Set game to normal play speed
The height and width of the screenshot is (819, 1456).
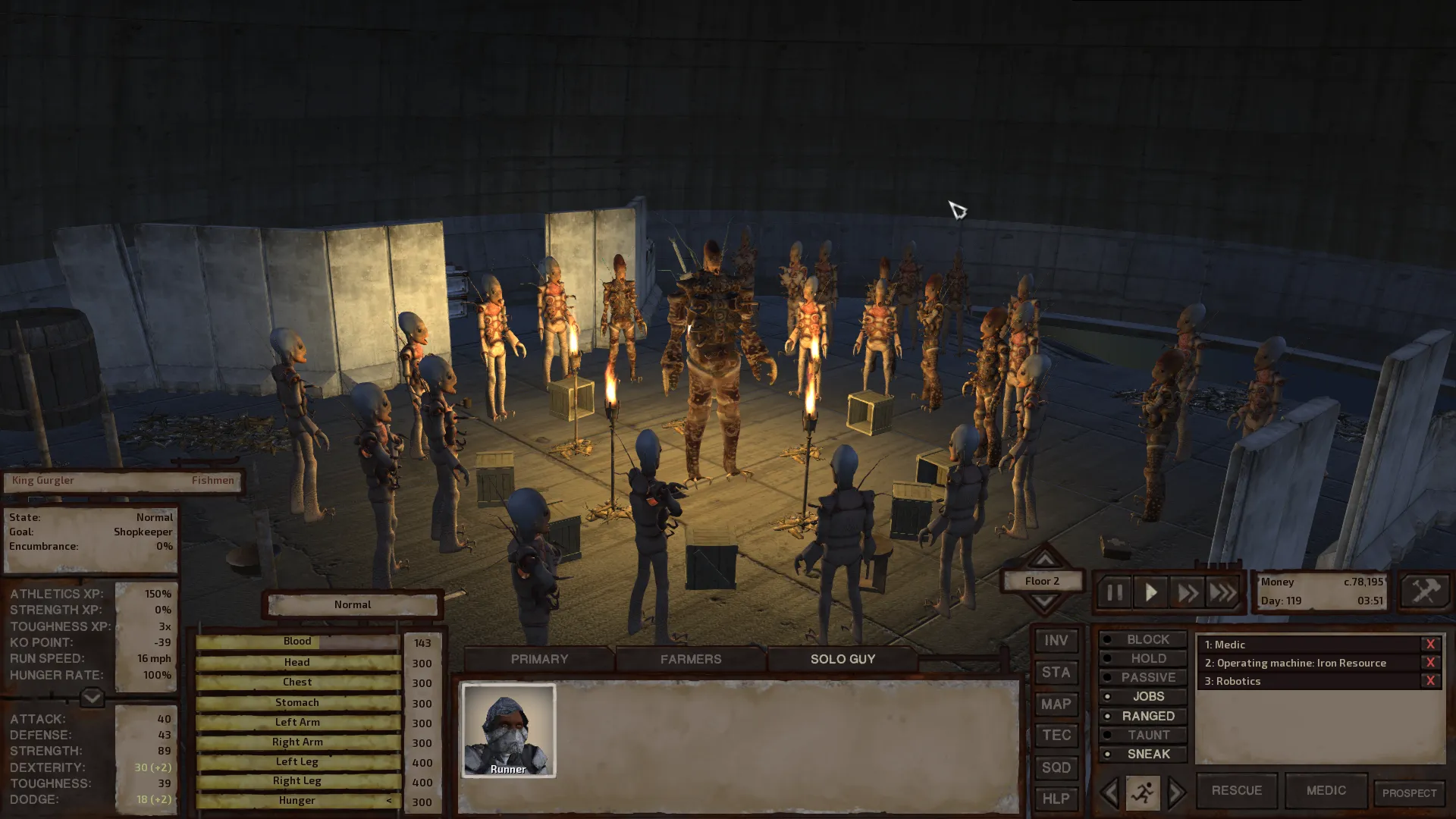[1150, 592]
